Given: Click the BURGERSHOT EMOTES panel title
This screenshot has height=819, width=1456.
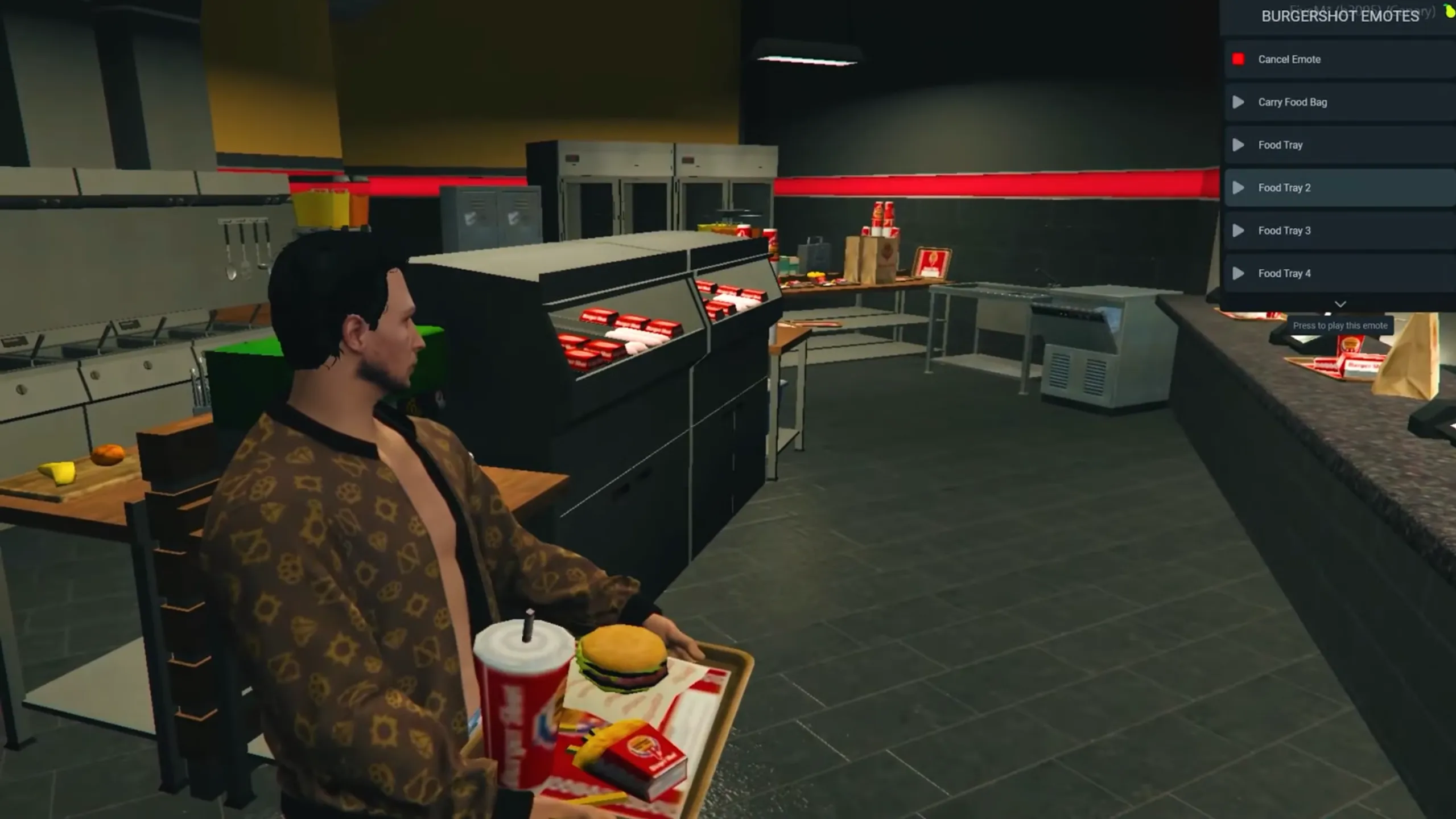Looking at the screenshot, I should (x=1341, y=16).
